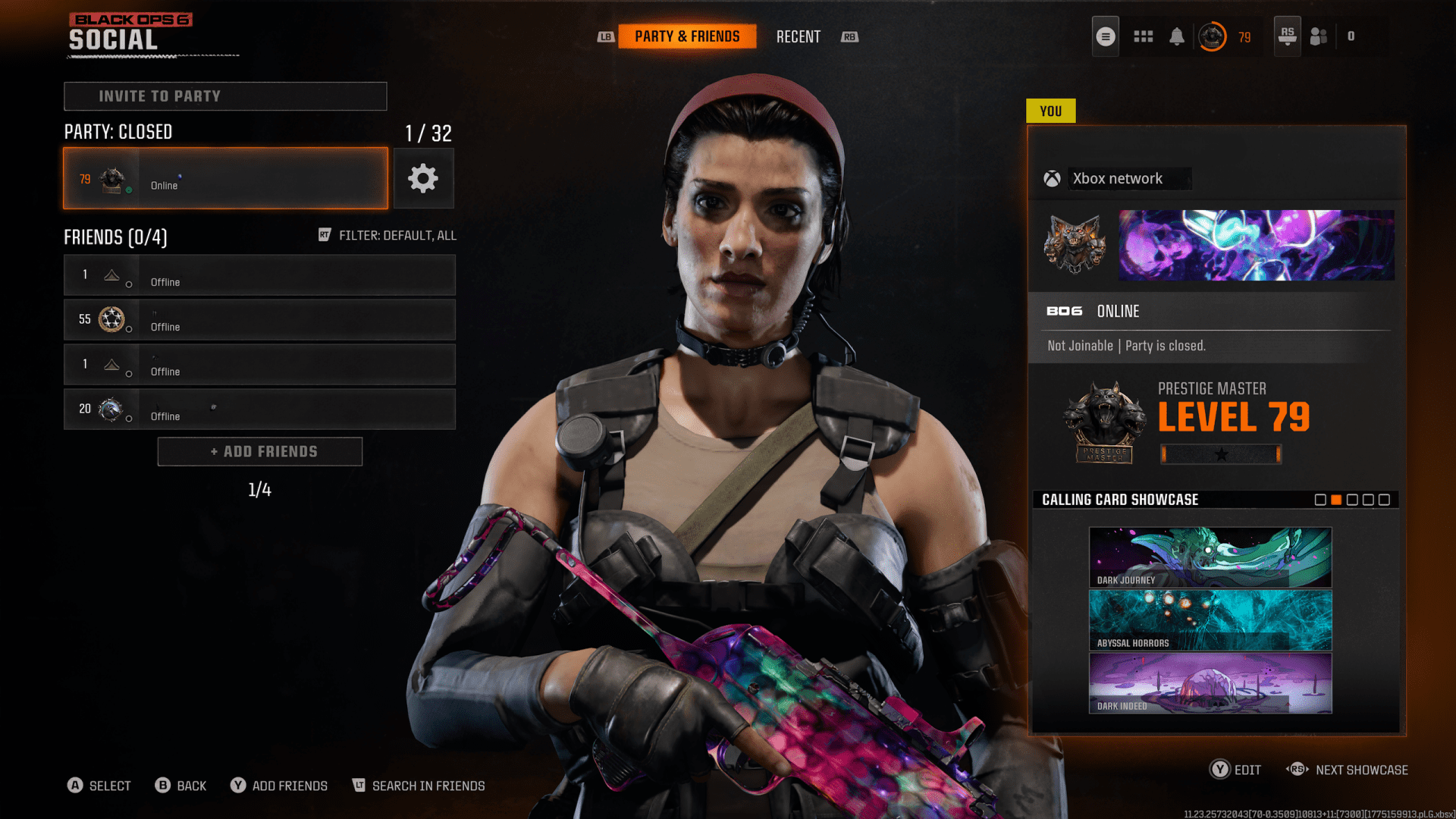
Task: Open the top bar hamburger menu
Action: [1106, 36]
